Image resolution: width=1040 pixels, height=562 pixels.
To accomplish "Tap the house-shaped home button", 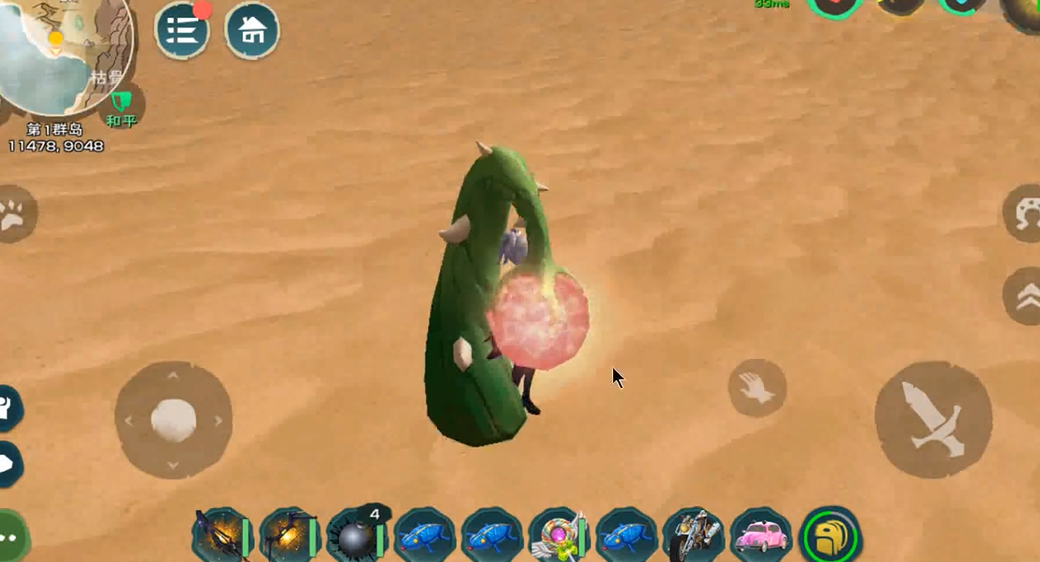I will click(x=252, y=31).
